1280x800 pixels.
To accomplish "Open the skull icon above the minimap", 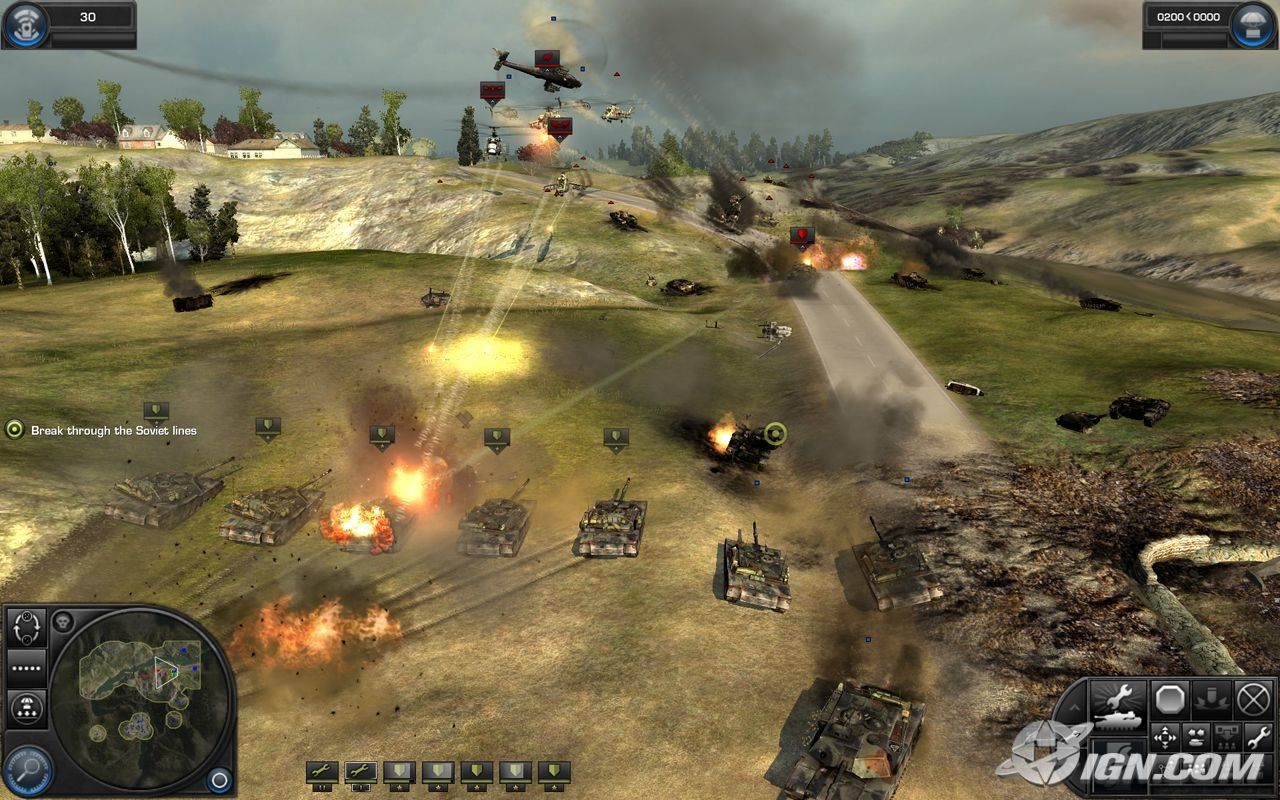I will click(x=63, y=621).
